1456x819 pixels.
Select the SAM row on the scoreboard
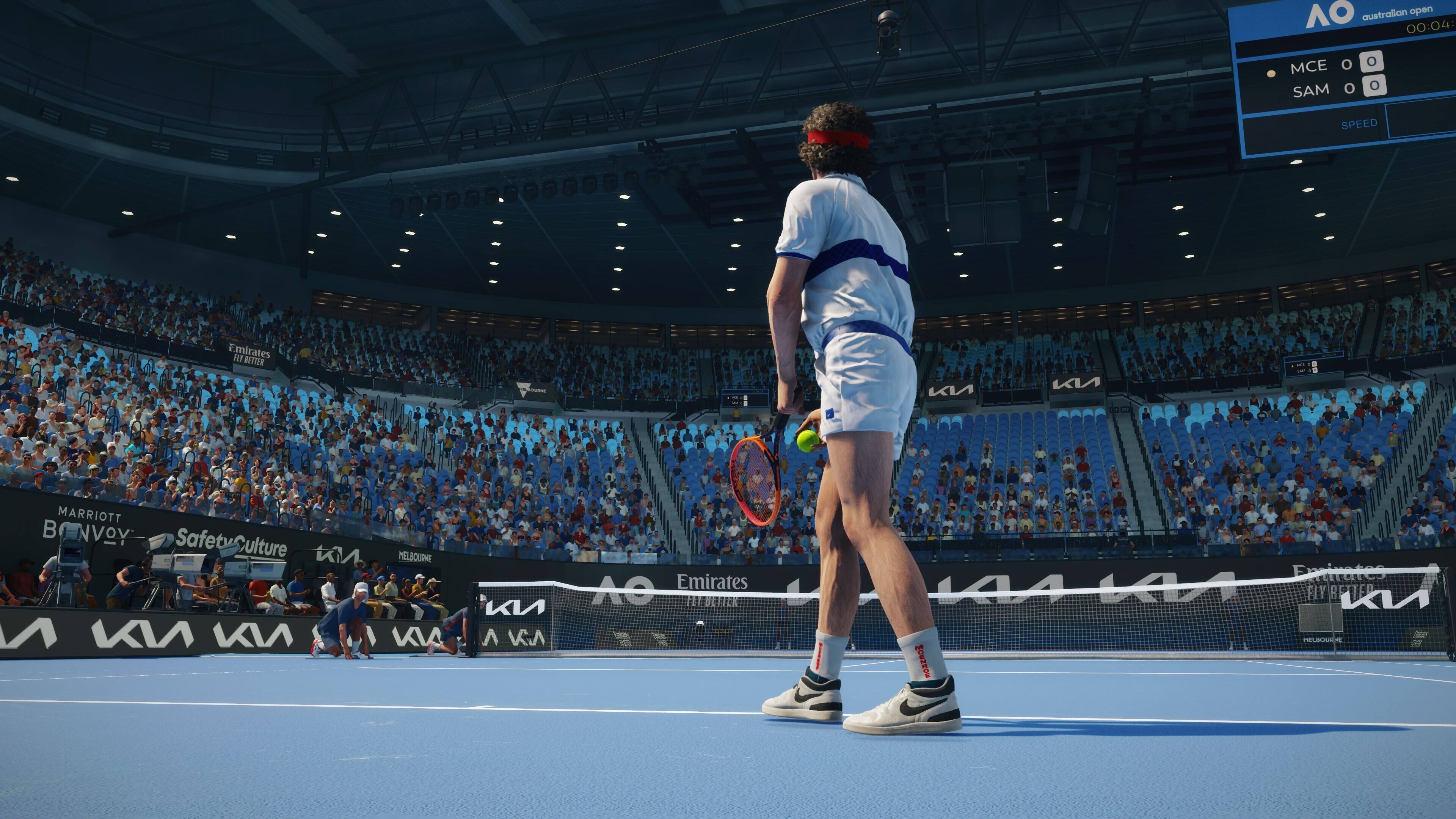coord(1311,89)
